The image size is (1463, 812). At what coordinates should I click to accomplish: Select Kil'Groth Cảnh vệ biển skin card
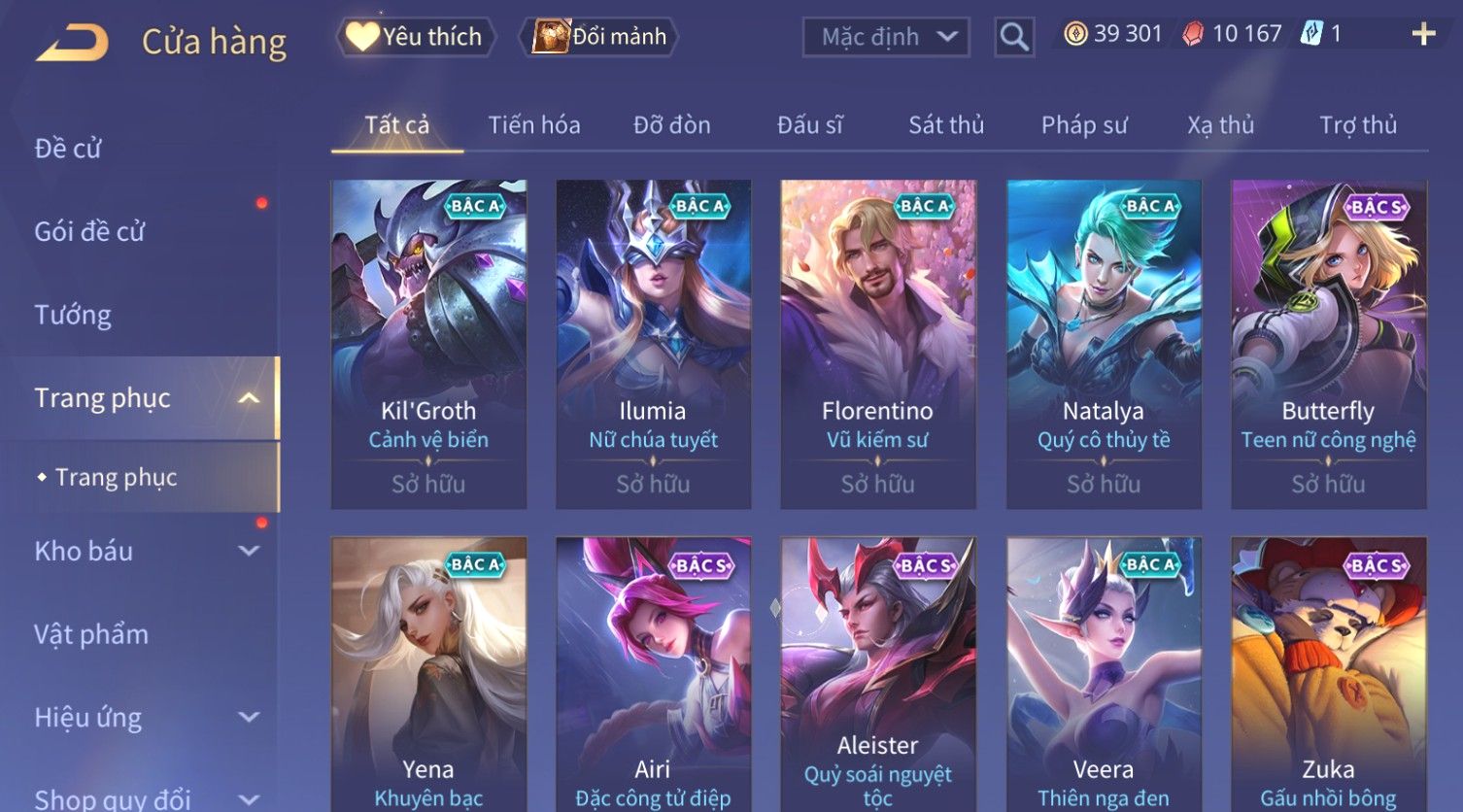click(x=428, y=344)
